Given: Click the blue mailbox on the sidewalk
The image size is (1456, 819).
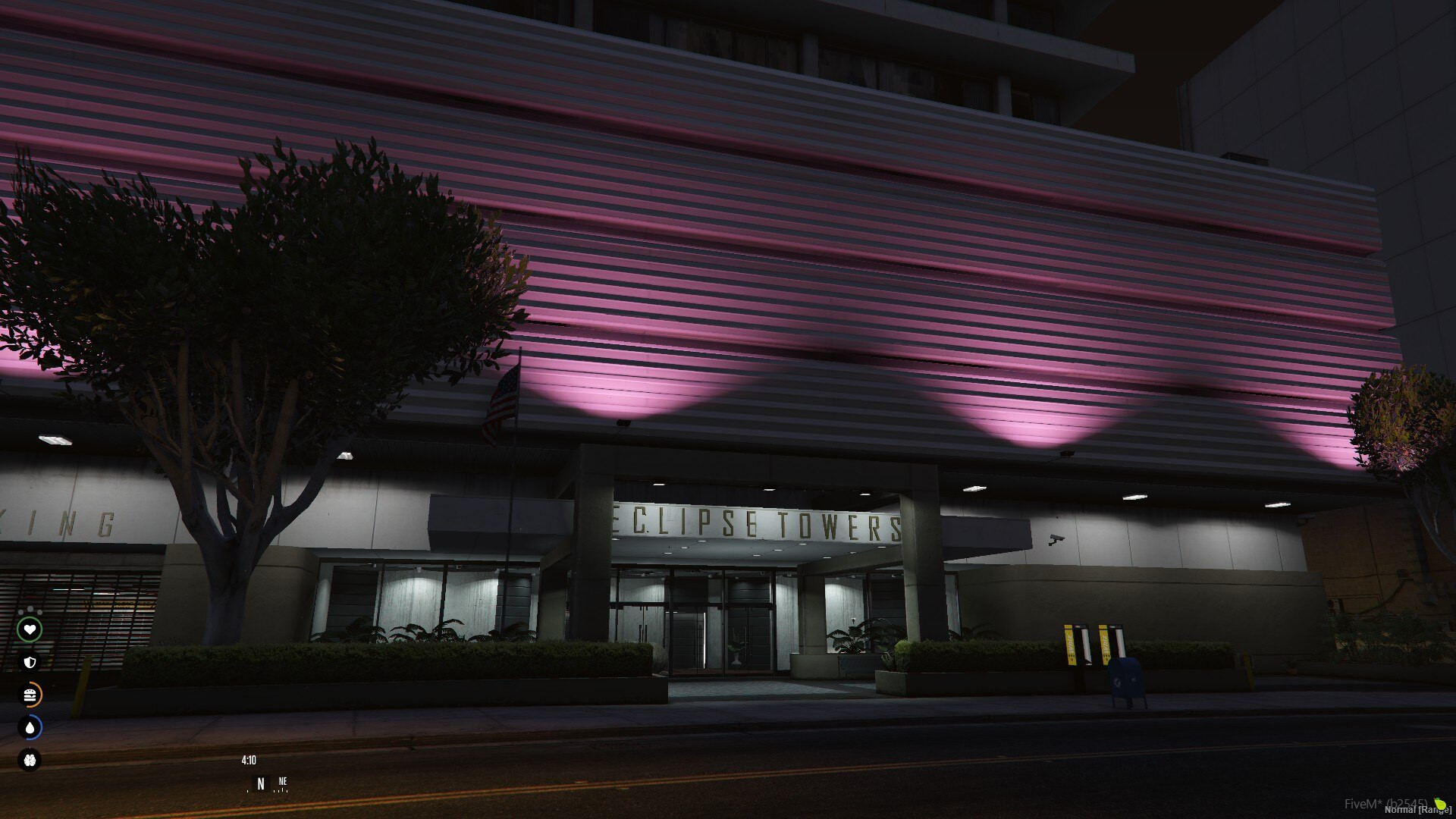Looking at the screenshot, I should click(x=1125, y=680).
